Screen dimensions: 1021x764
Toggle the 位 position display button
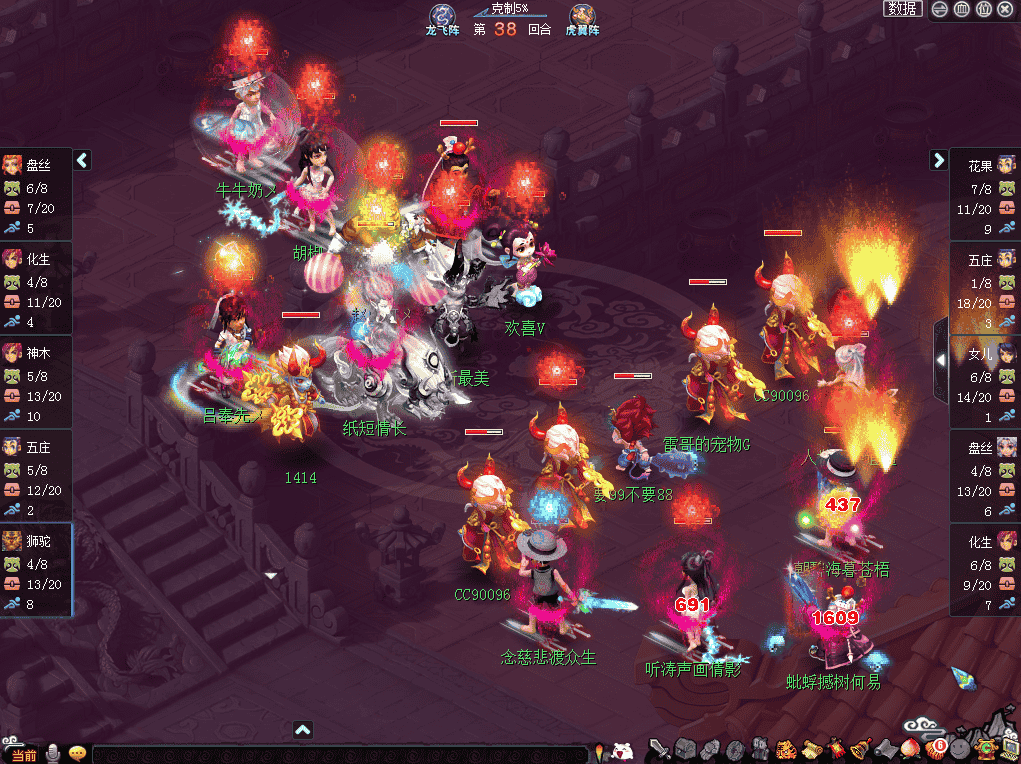983,9
